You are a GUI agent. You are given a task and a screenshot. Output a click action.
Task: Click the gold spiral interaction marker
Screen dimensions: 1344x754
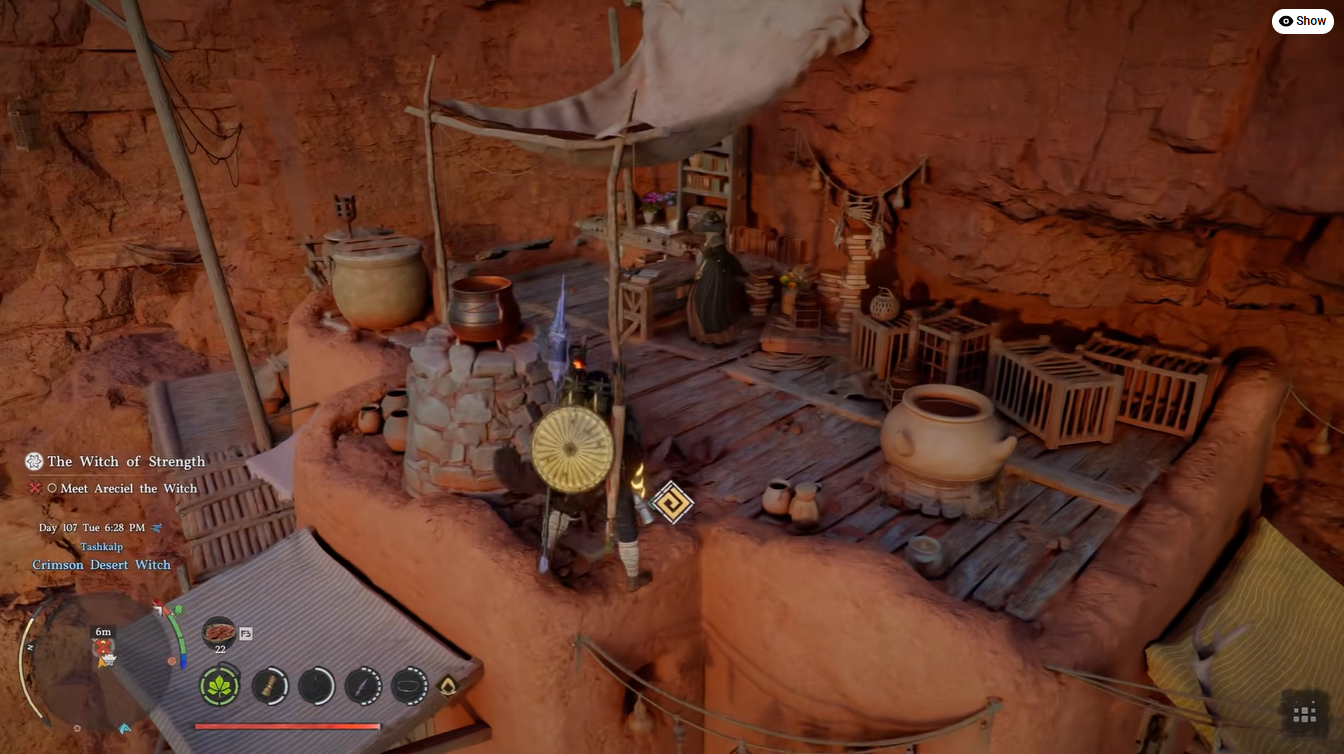click(671, 502)
